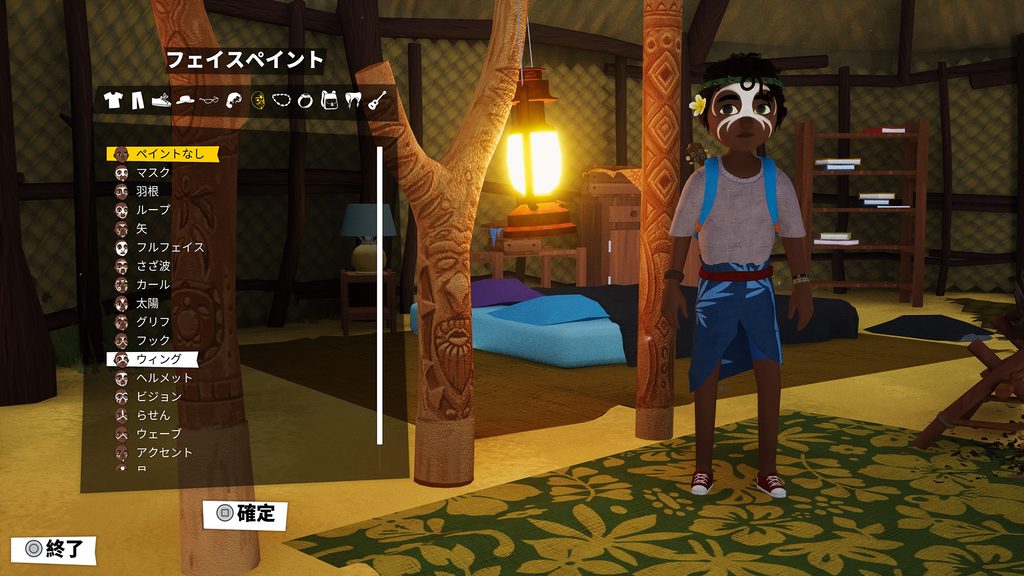Choose the グリフ face paint
This screenshot has width=1024, height=576.
[152, 322]
